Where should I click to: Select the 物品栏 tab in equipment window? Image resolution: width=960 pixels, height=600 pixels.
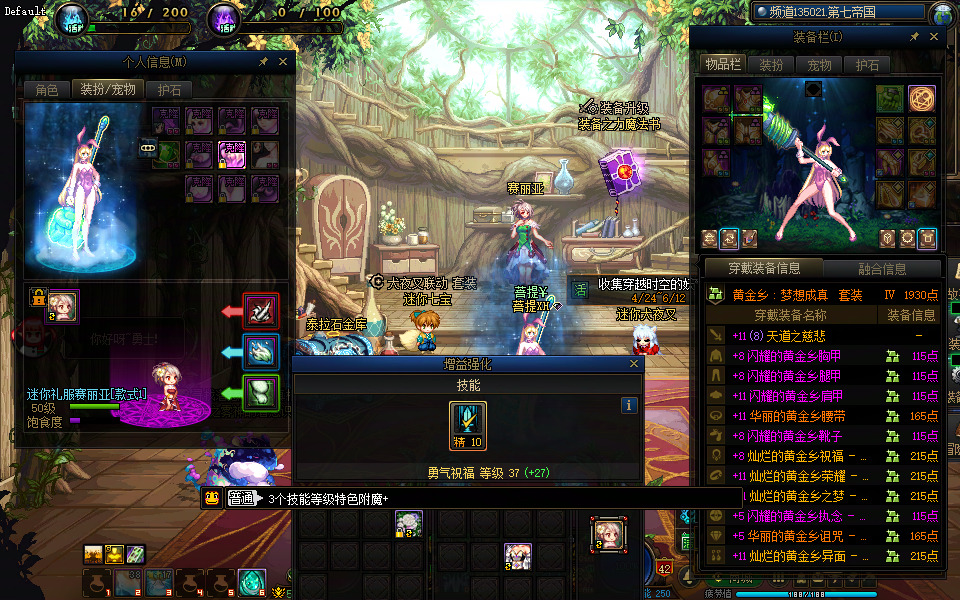(x=723, y=64)
